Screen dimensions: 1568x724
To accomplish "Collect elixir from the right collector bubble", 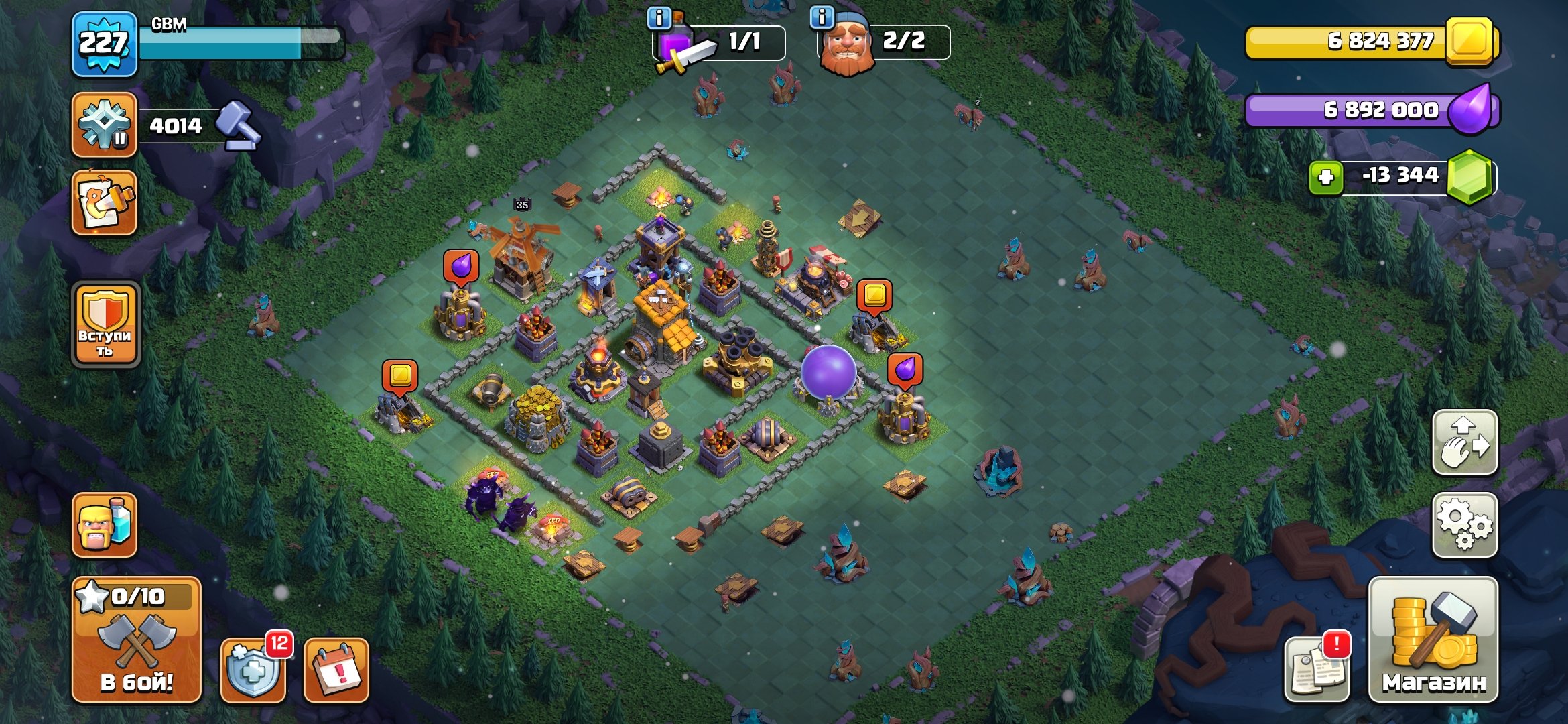I will click(905, 370).
